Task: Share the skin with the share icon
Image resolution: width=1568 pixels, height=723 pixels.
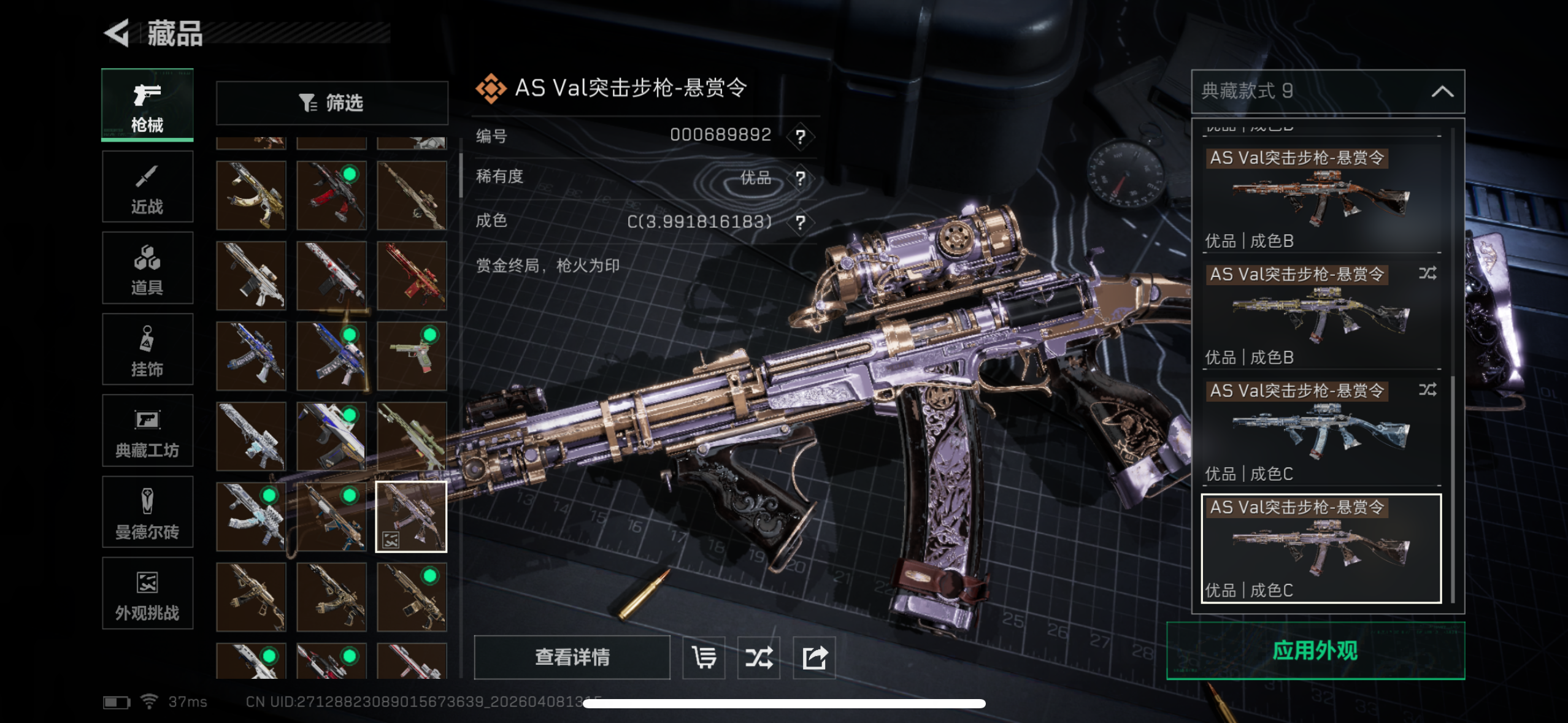Action: pos(814,657)
